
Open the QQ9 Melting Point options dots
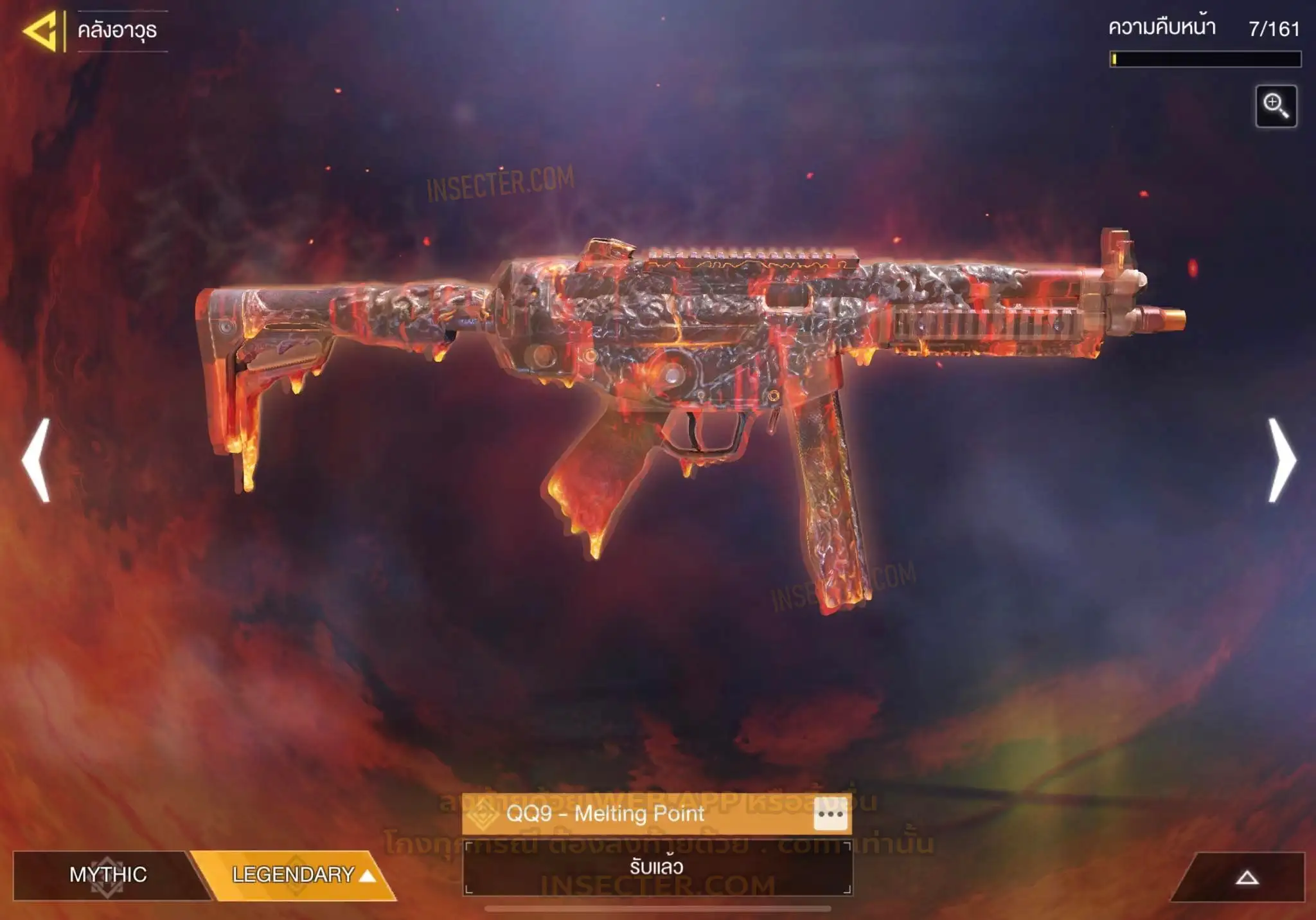[830, 815]
